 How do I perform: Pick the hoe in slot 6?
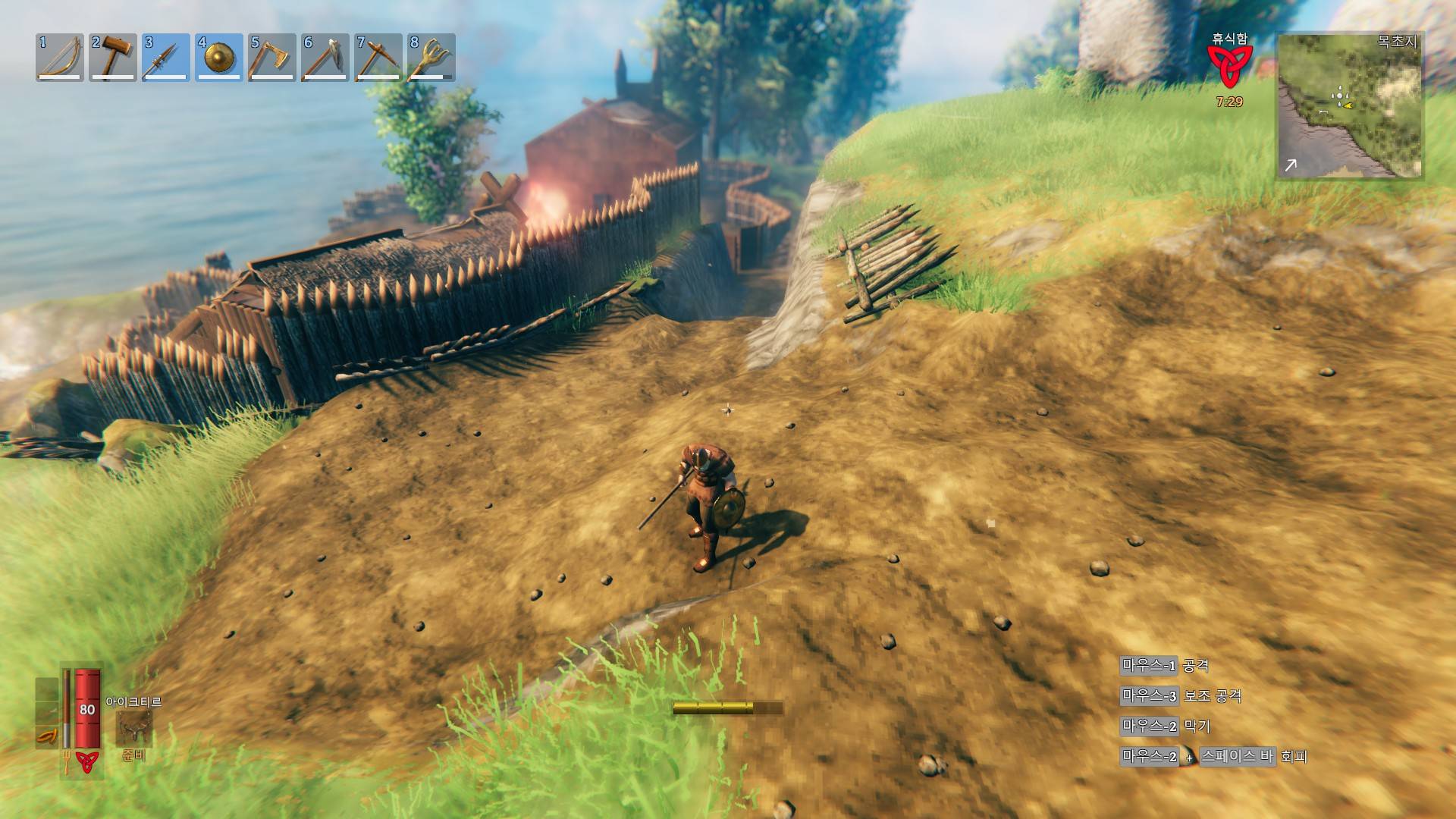pos(325,57)
